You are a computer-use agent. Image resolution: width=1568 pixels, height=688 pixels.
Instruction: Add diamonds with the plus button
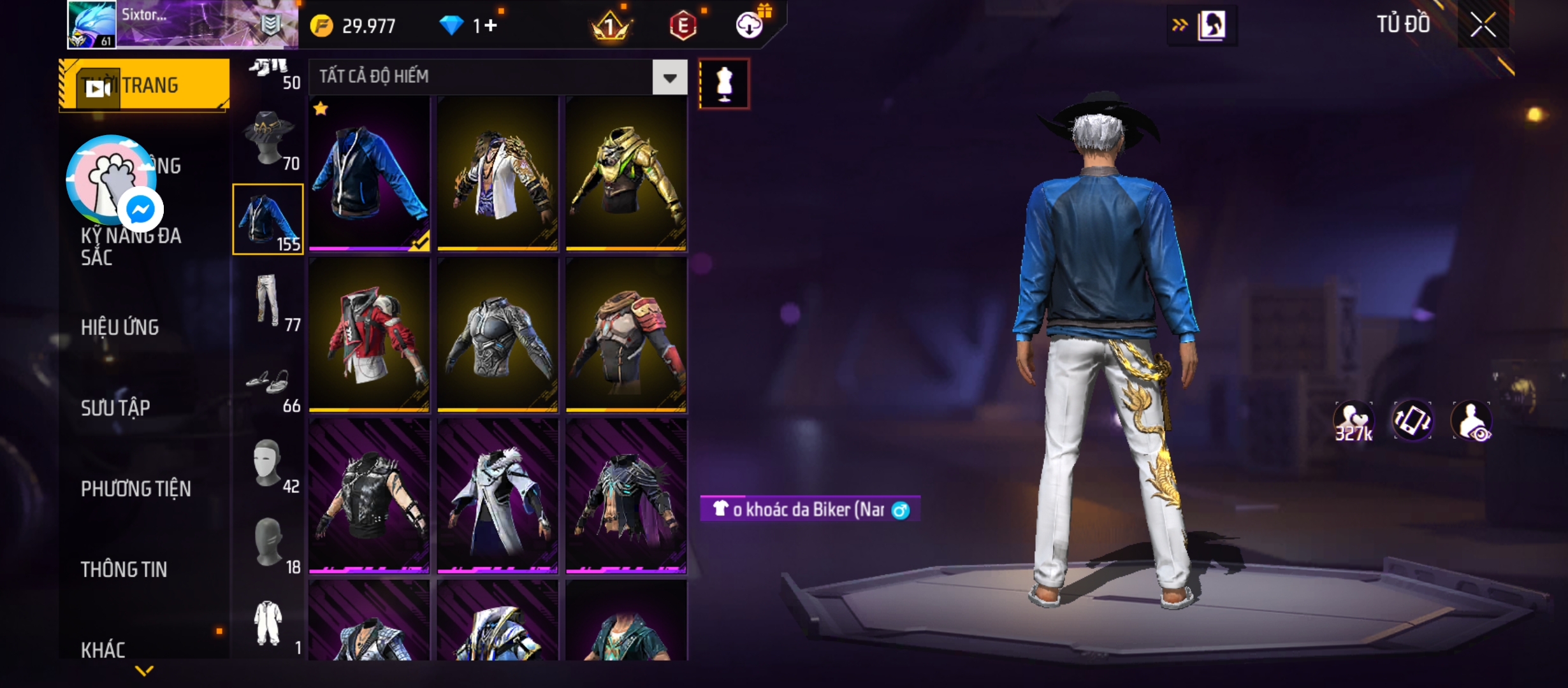click(x=490, y=25)
